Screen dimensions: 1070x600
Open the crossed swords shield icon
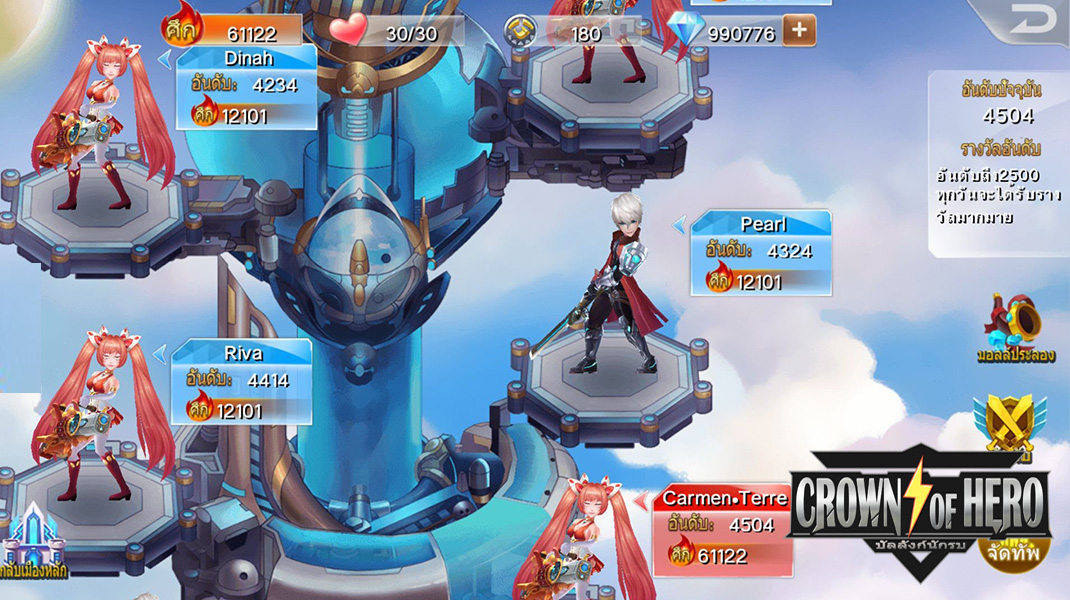click(x=1008, y=420)
